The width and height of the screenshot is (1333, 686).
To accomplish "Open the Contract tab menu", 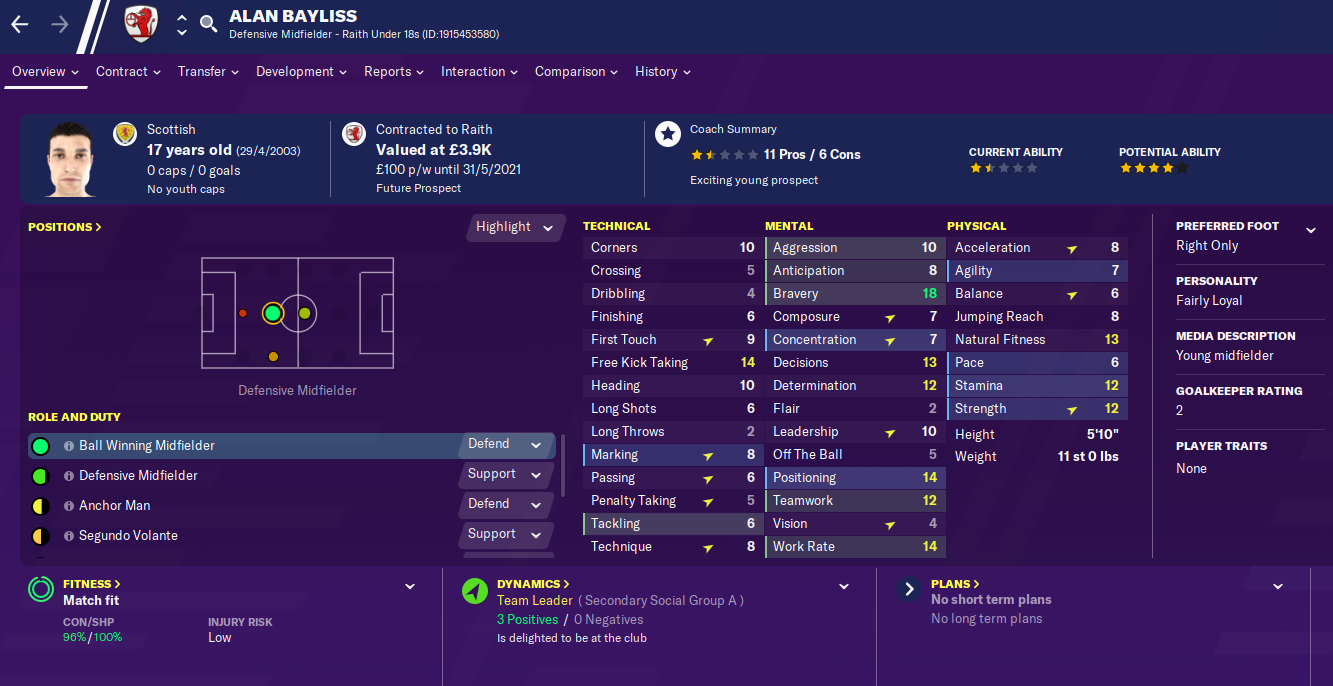I will tap(128, 72).
